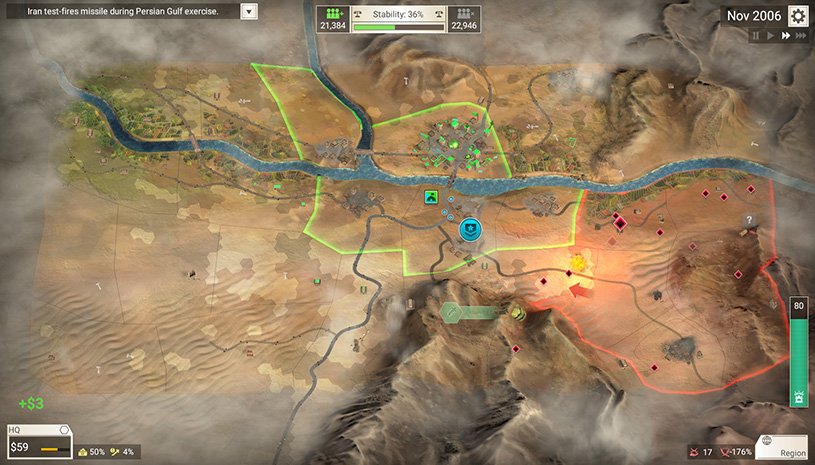Open the settings gear menu
The height and width of the screenshot is (465, 815).
point(798,16)
